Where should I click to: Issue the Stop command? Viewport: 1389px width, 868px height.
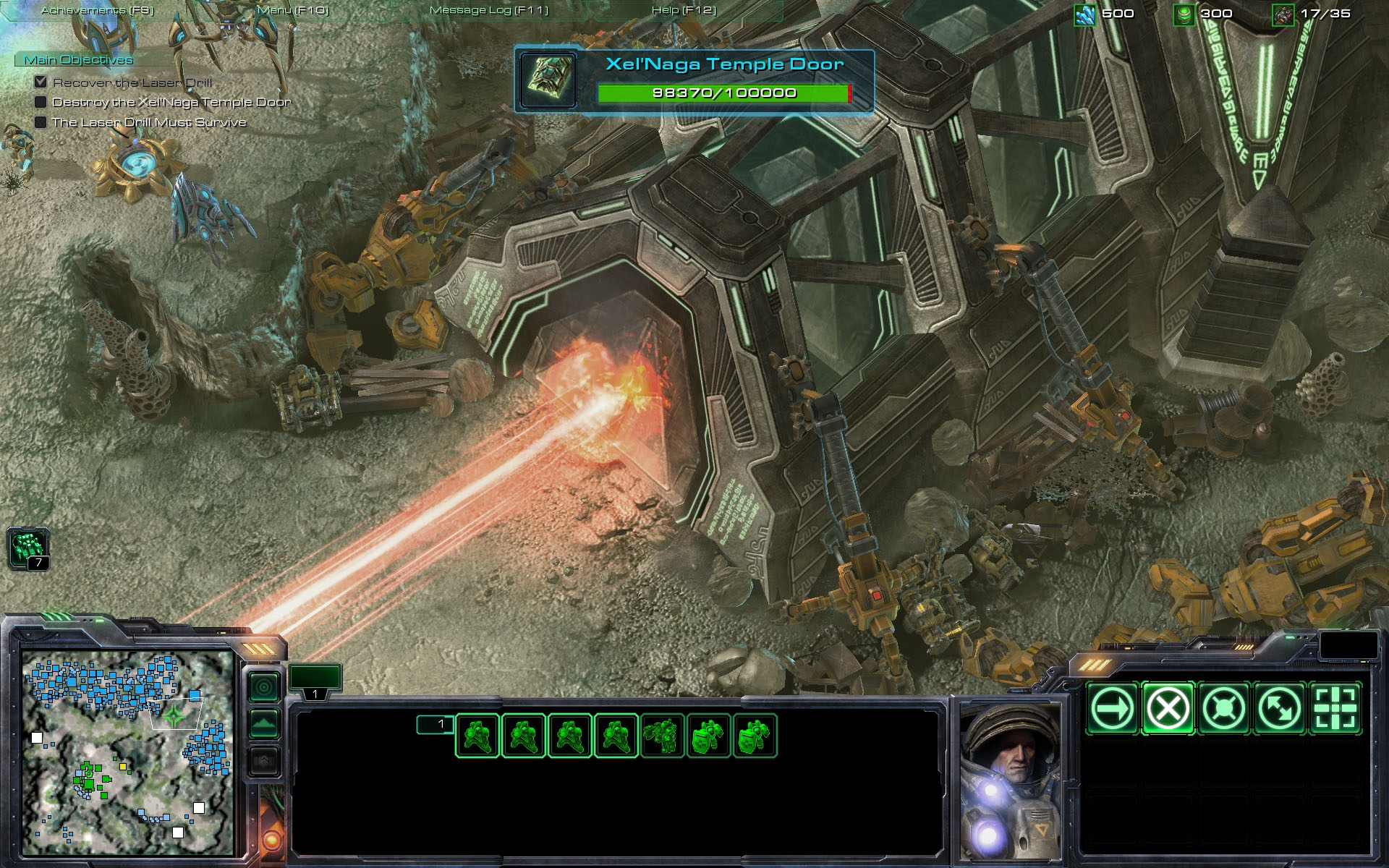(x=1168, y=708)
